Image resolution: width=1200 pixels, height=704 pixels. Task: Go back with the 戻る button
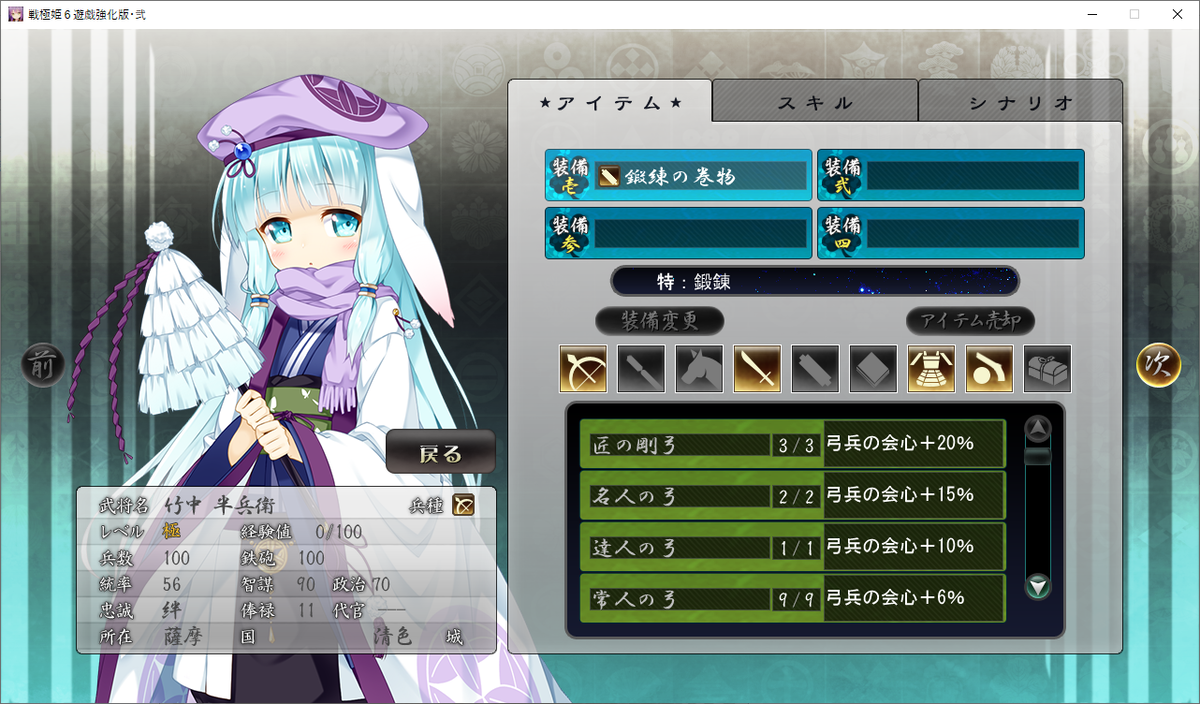pos(440,453)
